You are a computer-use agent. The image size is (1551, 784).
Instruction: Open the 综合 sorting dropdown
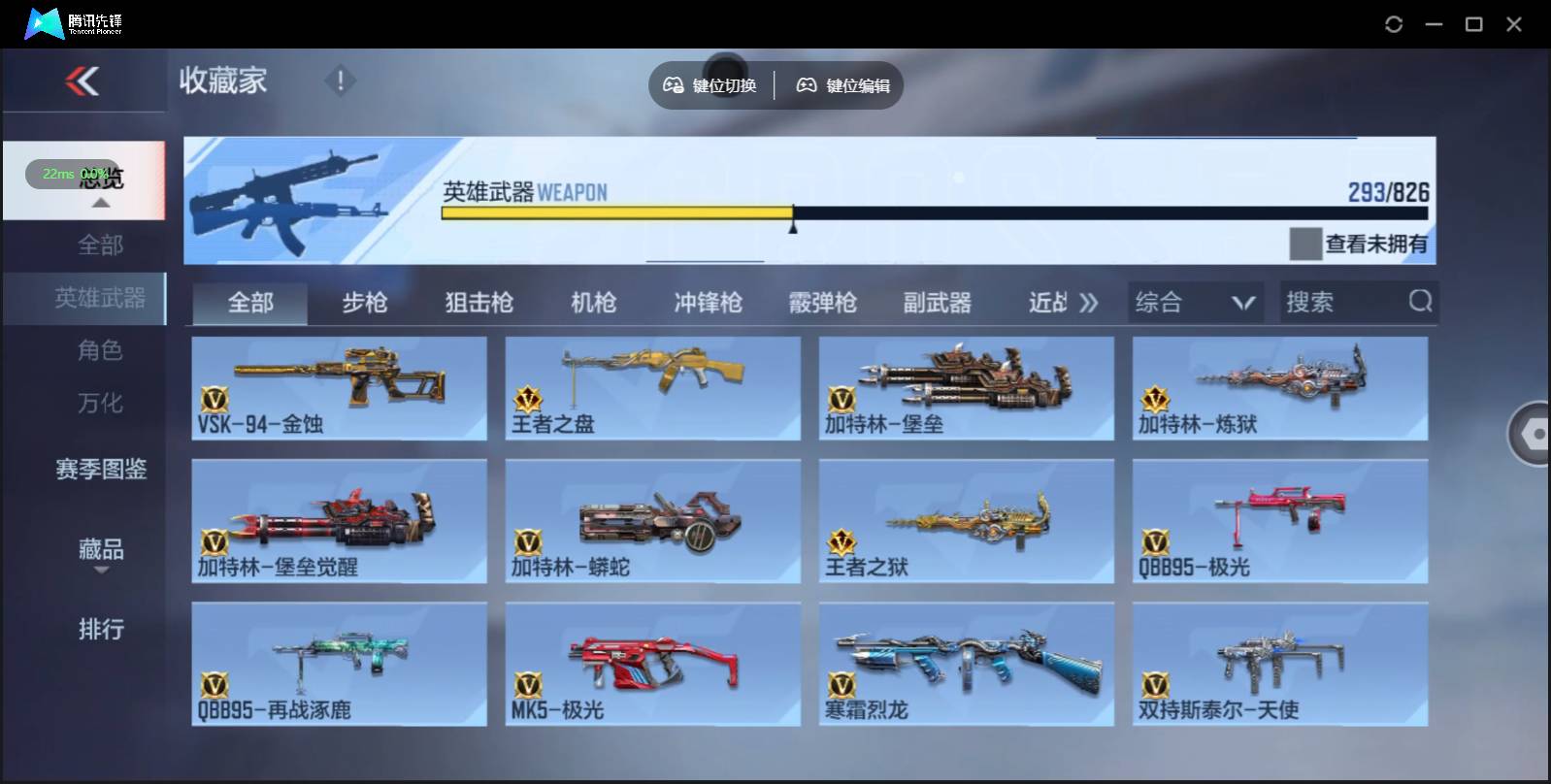(1196, 302)
